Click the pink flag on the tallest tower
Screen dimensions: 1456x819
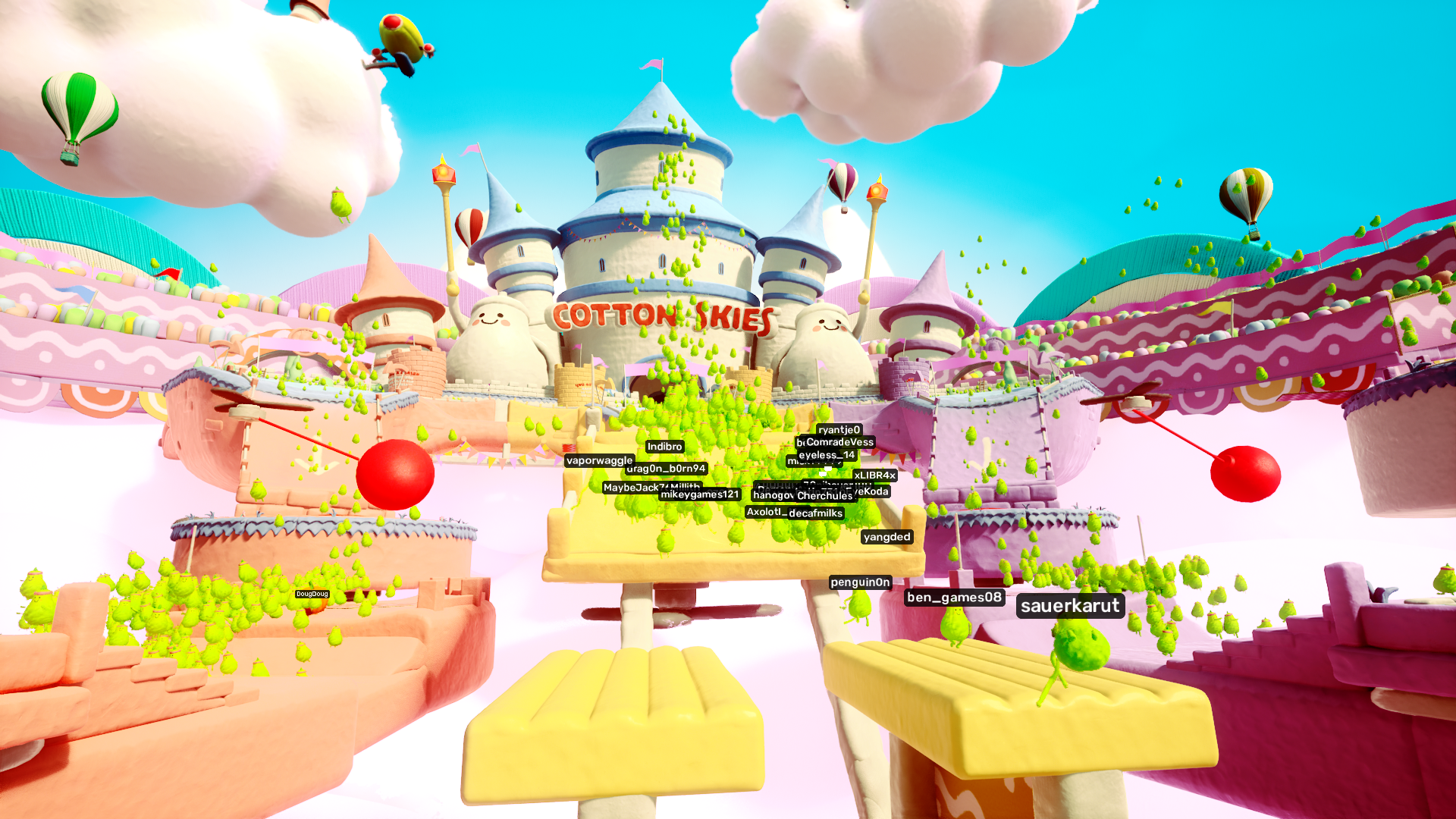coord(650,64)
